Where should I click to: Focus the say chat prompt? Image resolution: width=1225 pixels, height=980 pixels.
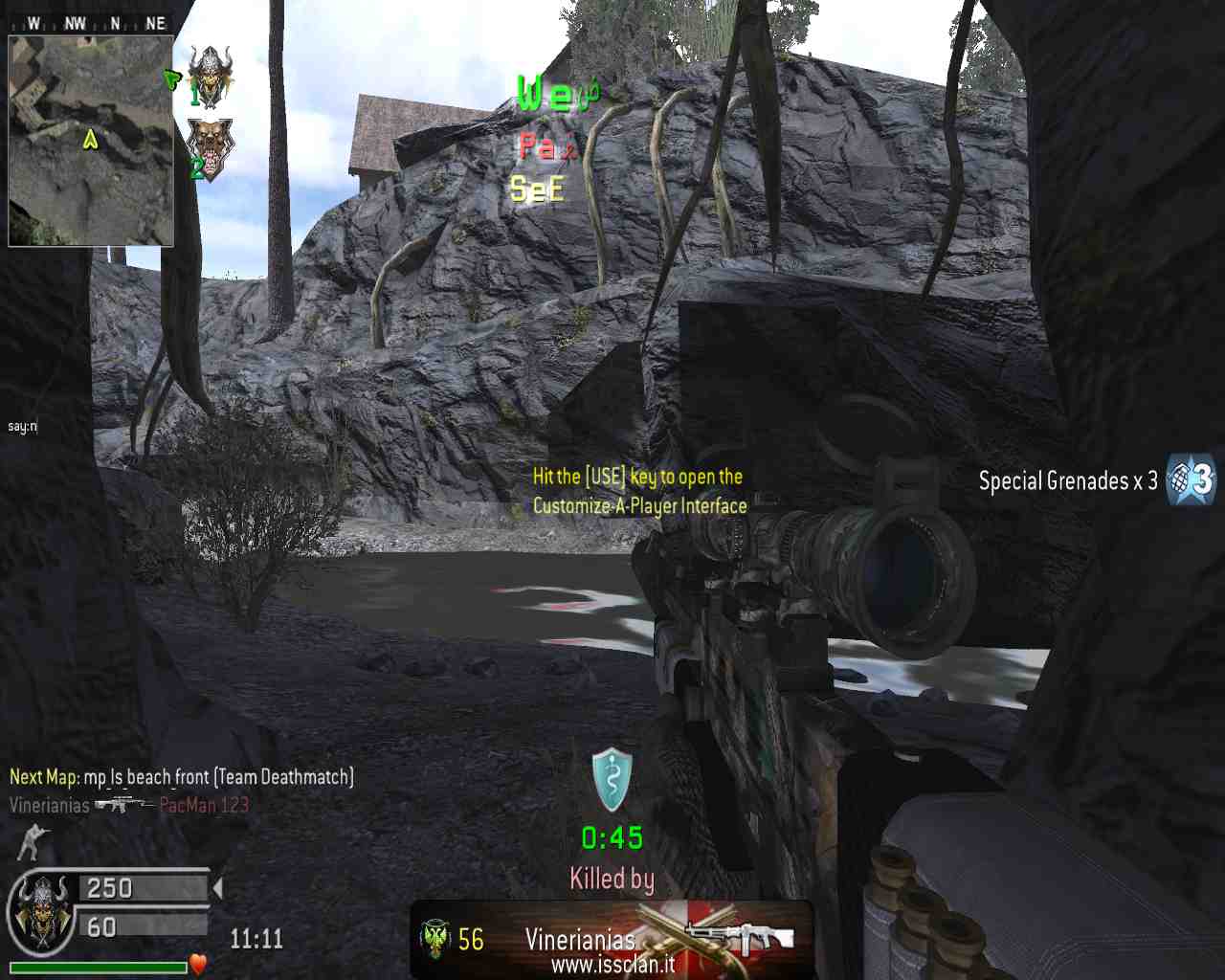(22, 426)
